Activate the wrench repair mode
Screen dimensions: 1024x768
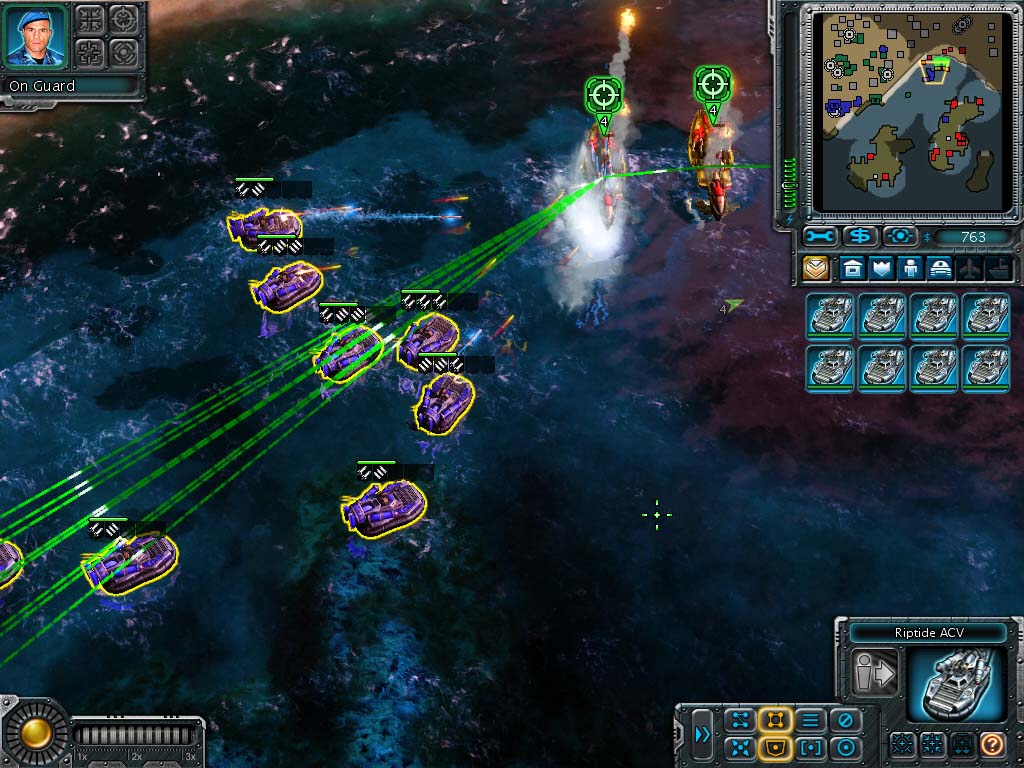coord(819,237)
